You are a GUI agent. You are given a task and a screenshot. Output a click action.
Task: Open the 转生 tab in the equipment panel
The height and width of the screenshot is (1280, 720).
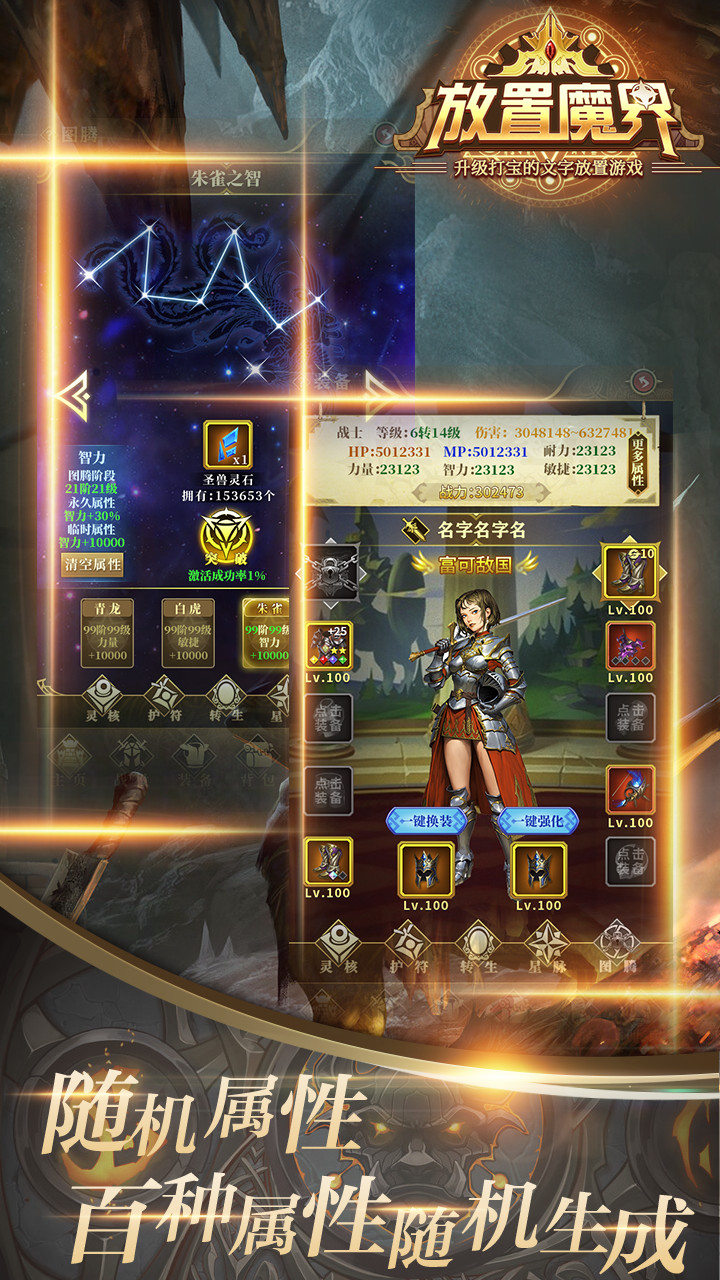click(477, 948)
